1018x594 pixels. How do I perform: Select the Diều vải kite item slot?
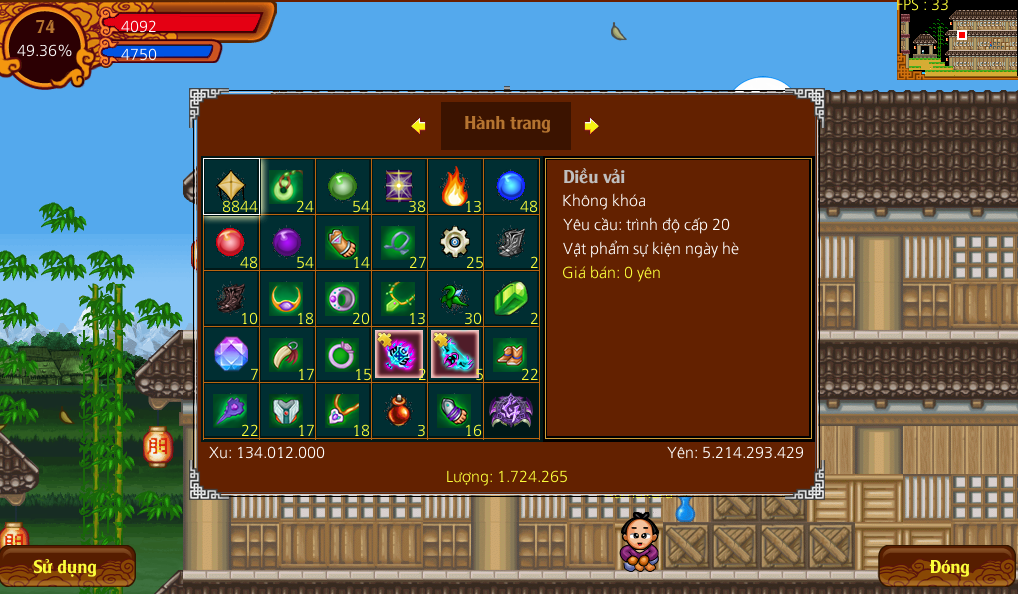click(x=231, y=187)
